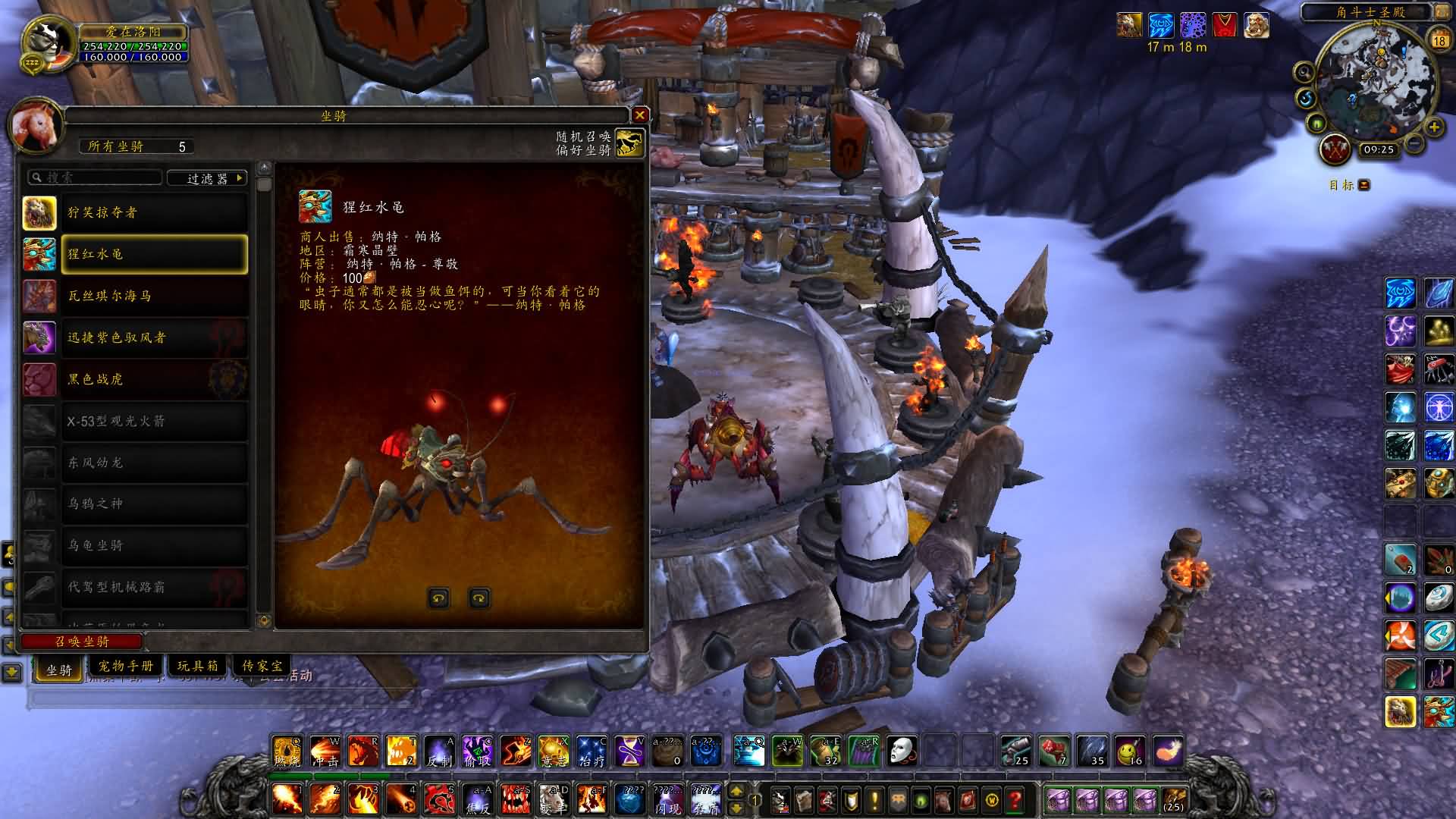This screenshot has width=1456, height=819.
Task: Select the 黑色战虎 mount row
Action: 154,379
